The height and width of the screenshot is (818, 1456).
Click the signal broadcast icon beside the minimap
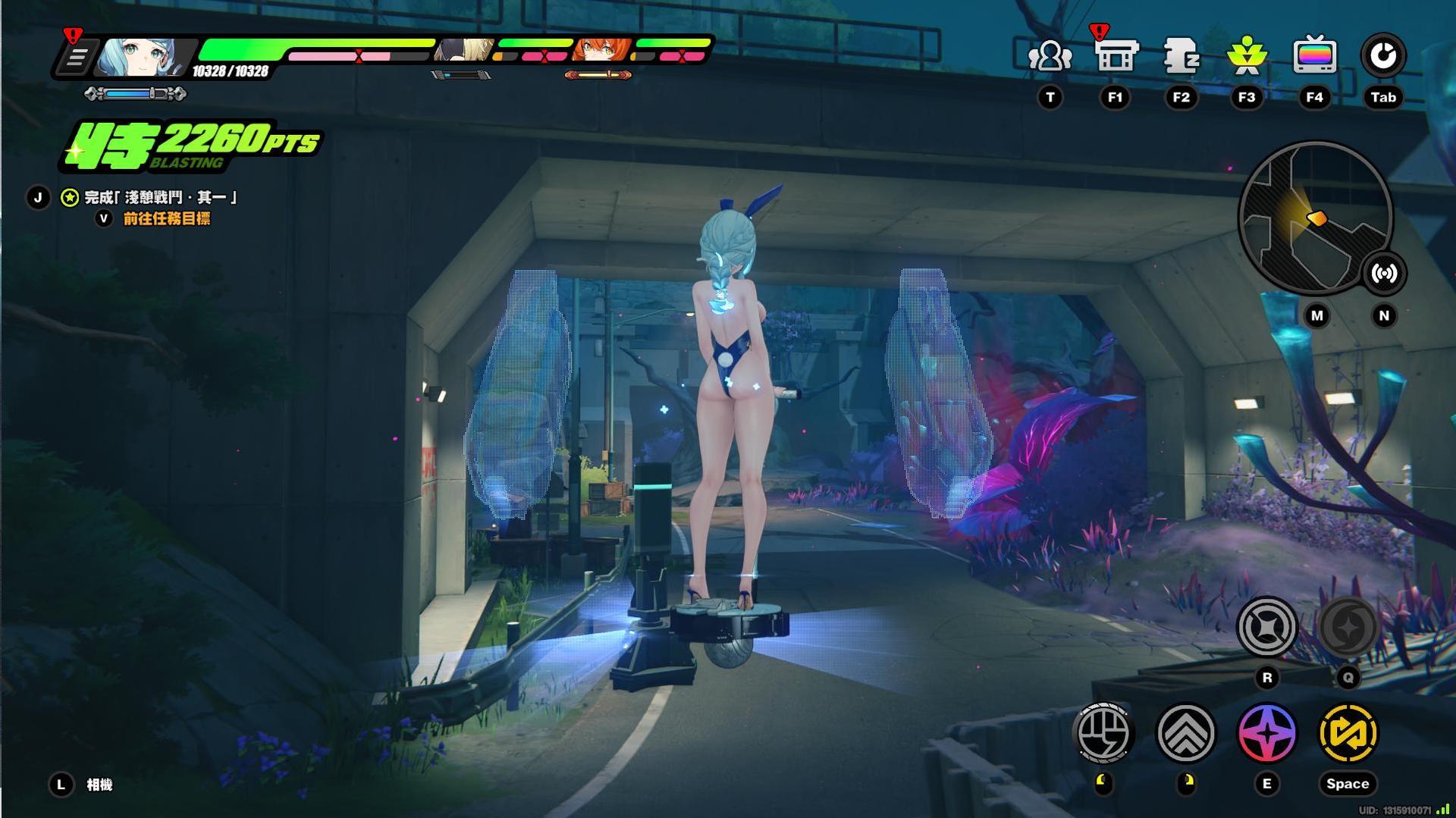pyautogui.click(x=1384, y=274)
